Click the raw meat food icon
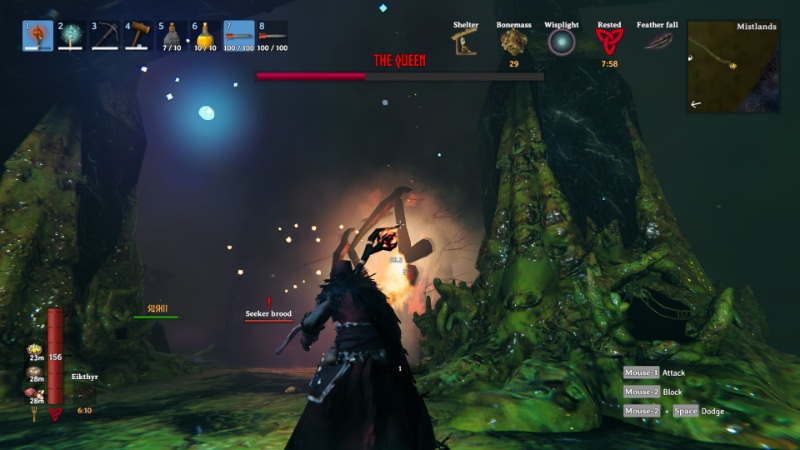 pyautogui.click(x=34, y=394)
